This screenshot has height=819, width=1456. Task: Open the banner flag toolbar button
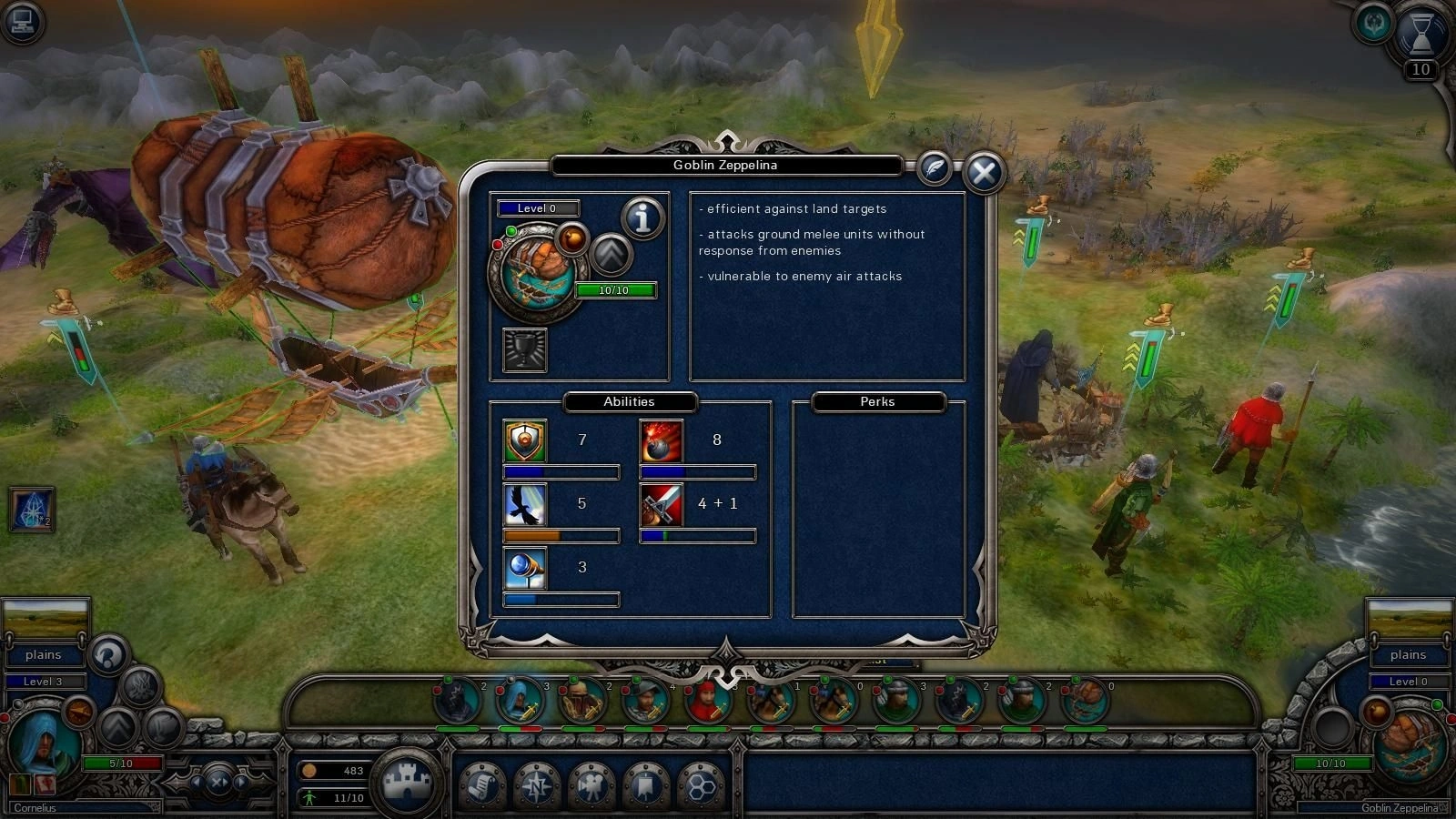pyautogui.click(x=645, y=784)
